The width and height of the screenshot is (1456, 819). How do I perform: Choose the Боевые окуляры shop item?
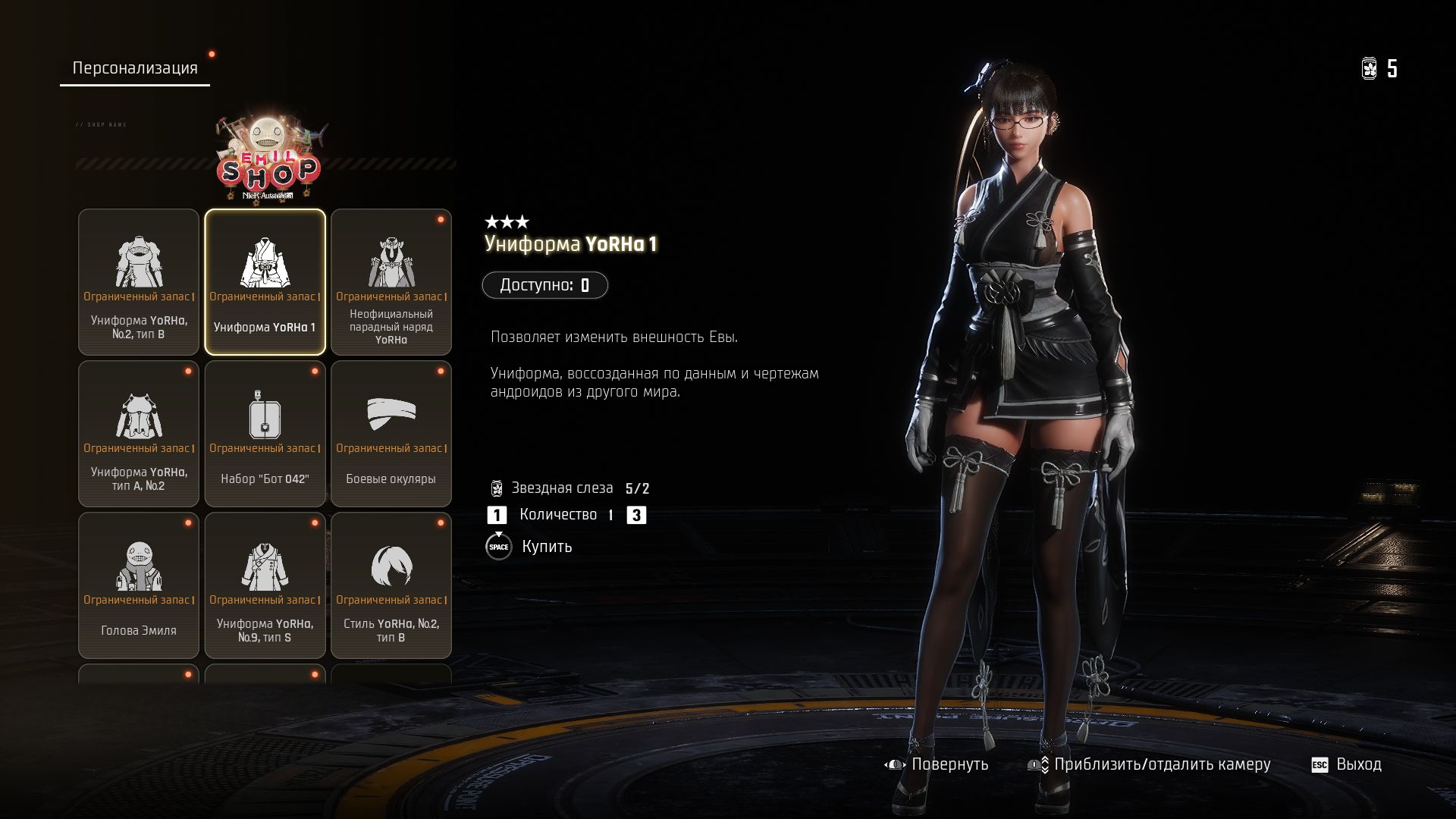tap(391, 434)
